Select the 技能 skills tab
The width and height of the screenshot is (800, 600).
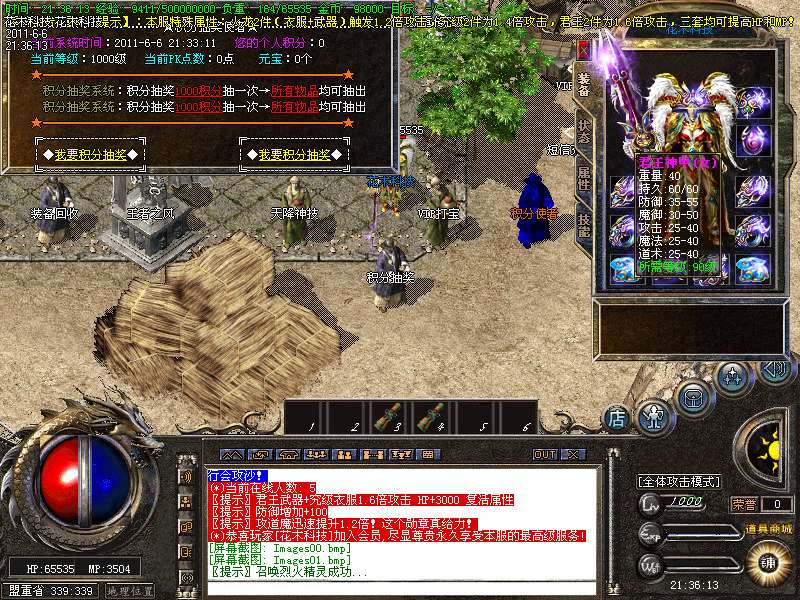point(584,226)
